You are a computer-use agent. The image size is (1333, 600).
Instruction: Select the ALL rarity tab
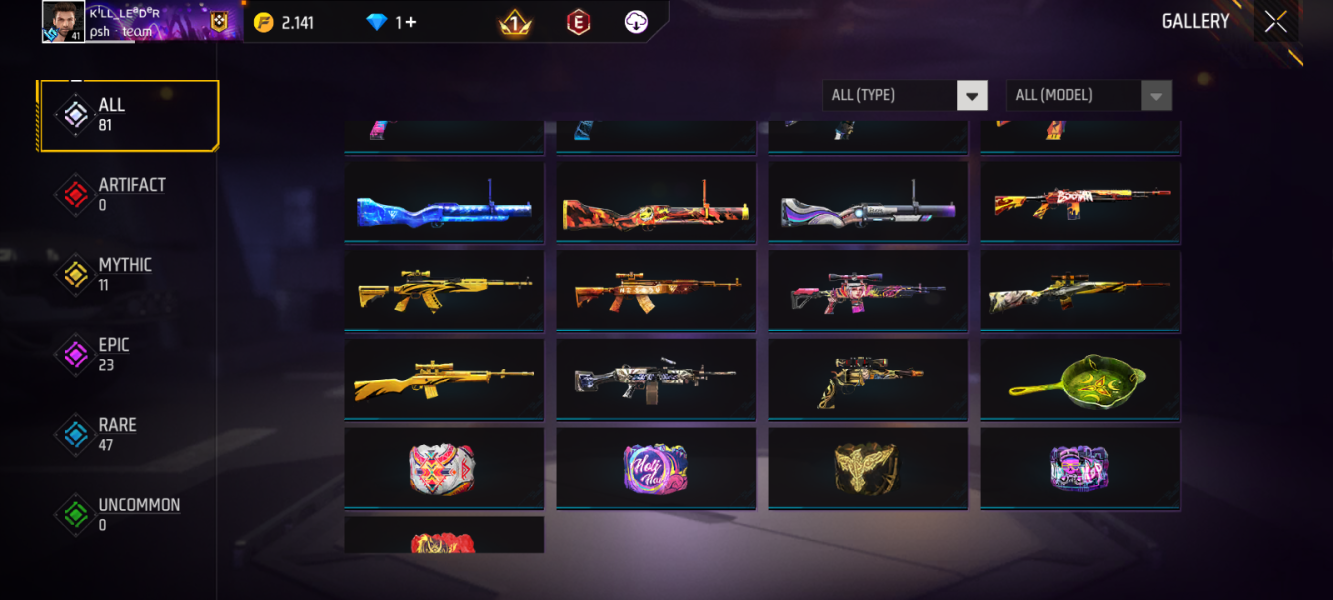coord(128,115)
